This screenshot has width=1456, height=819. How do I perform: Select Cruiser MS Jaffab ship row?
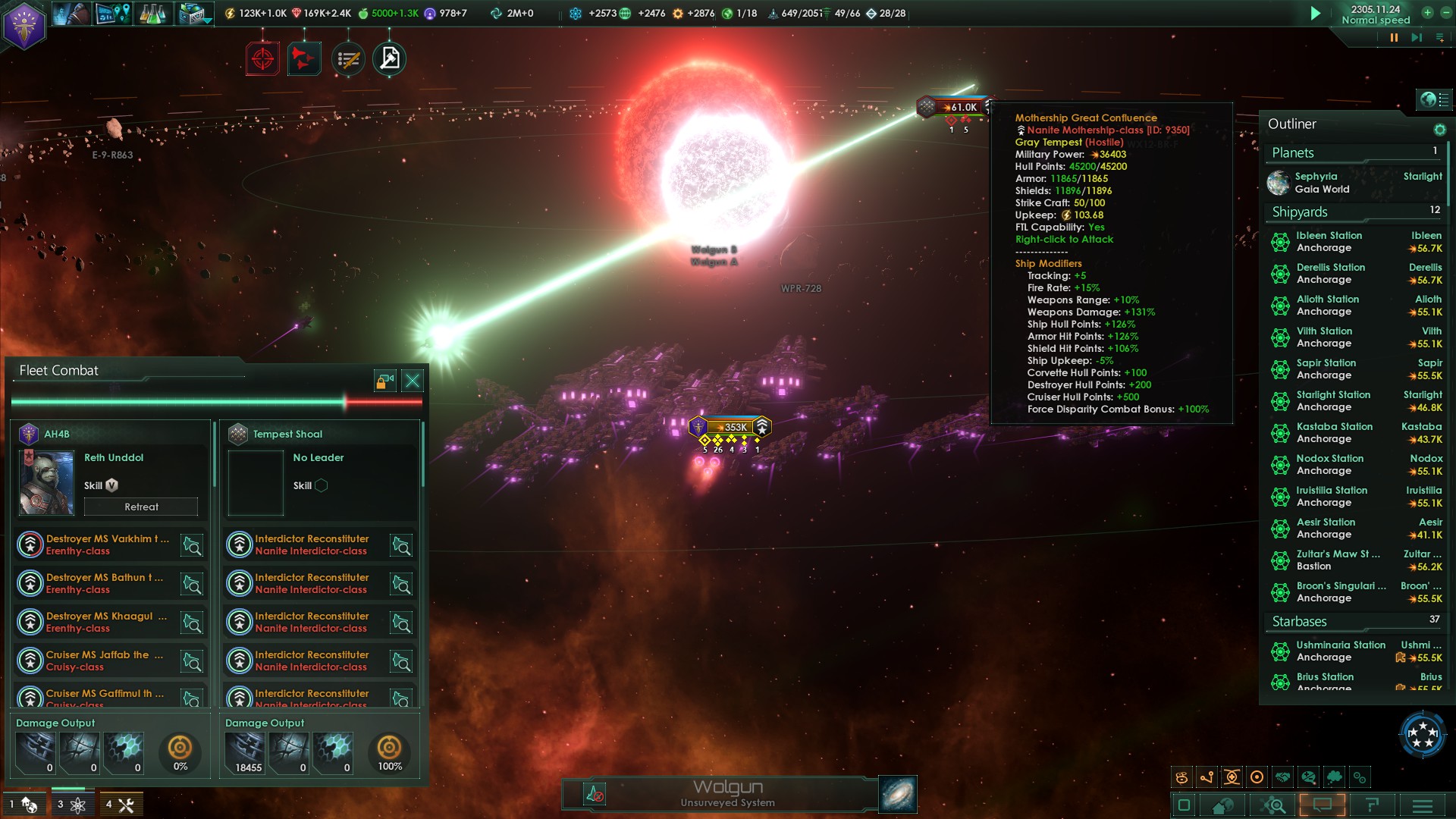[x=106, y=661]
